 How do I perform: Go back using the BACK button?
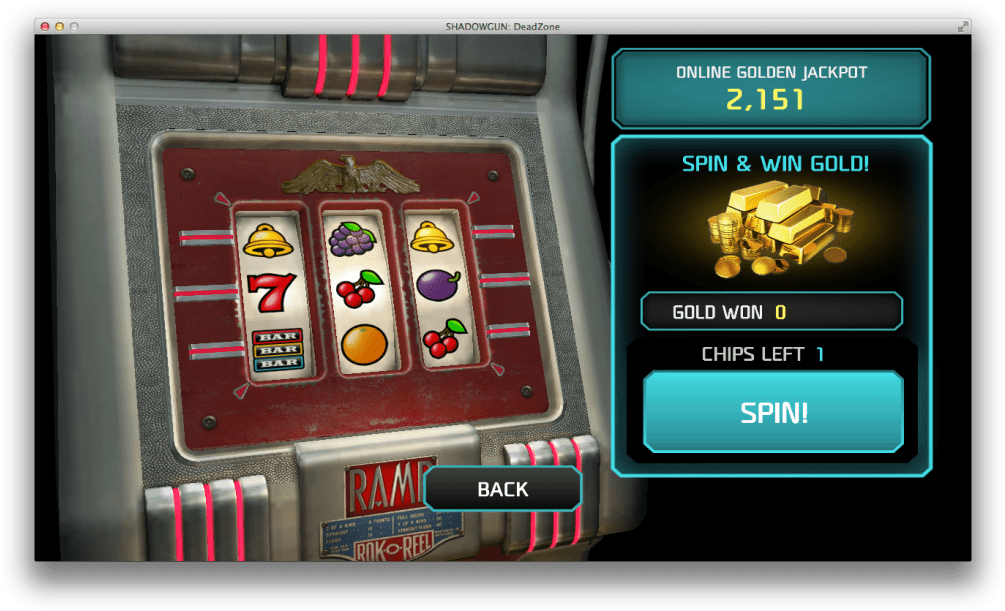click(x=502, y=489)
